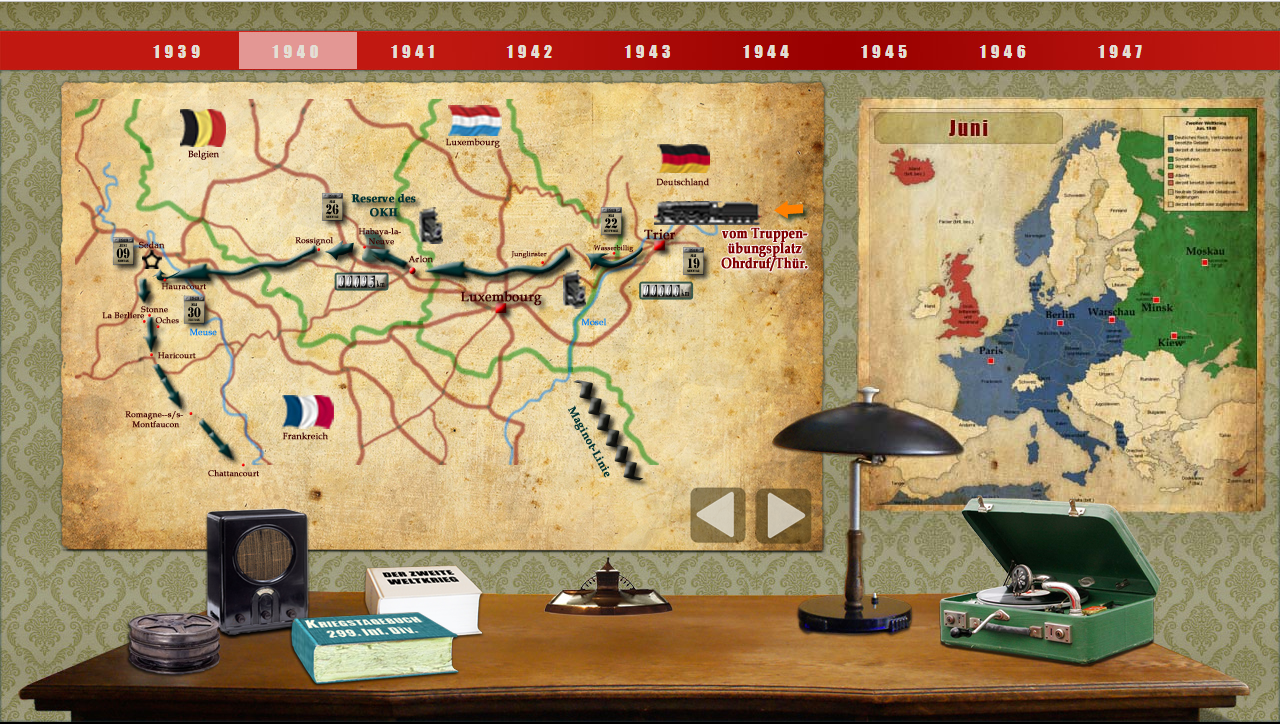The width and height of the screenshot is (1280, 724).
Task: Switch to the 1945 year tab
Action: click(884, 52)
